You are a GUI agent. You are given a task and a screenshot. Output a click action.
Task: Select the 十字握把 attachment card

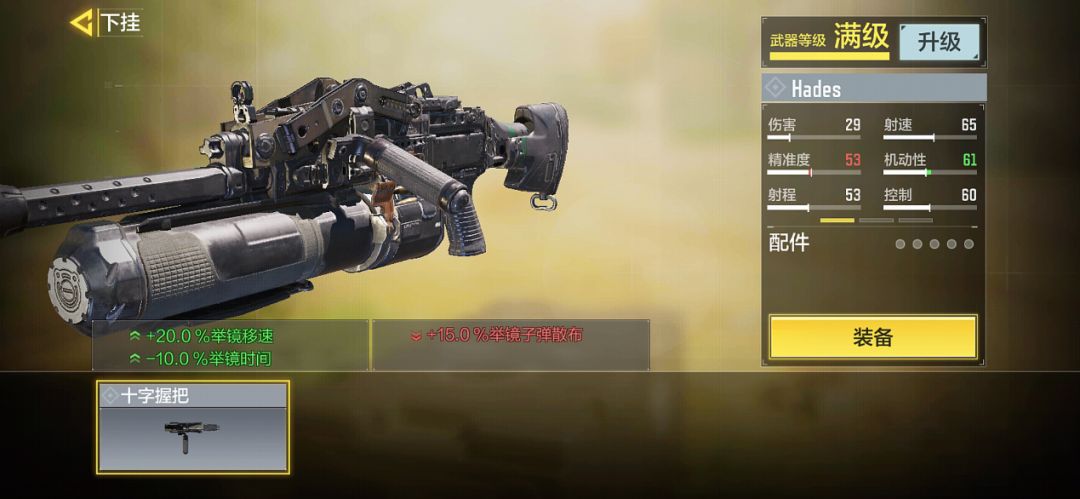(x=193, y=427)
